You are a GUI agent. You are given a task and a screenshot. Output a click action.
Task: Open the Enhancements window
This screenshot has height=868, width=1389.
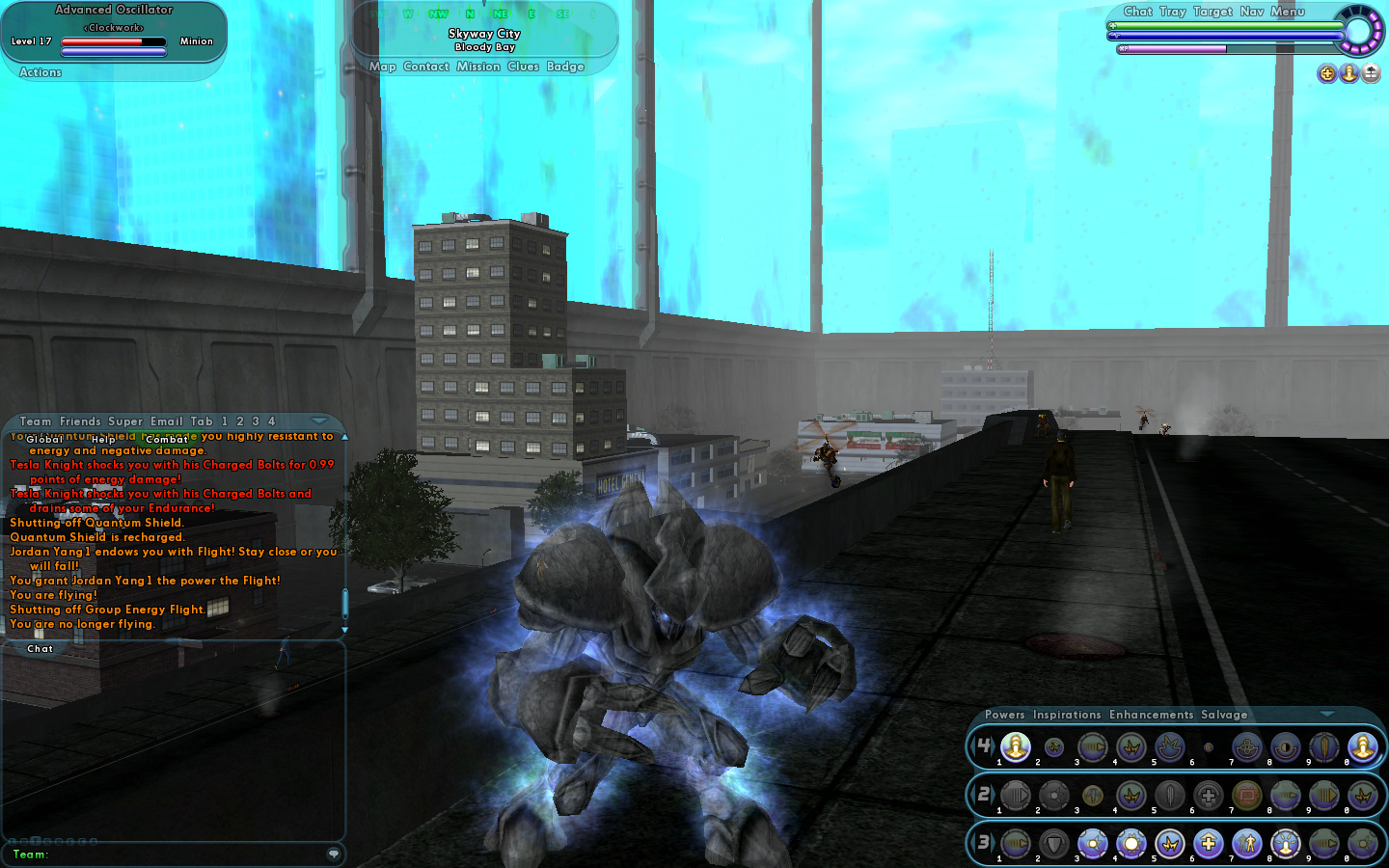(x=1152, y=715)
